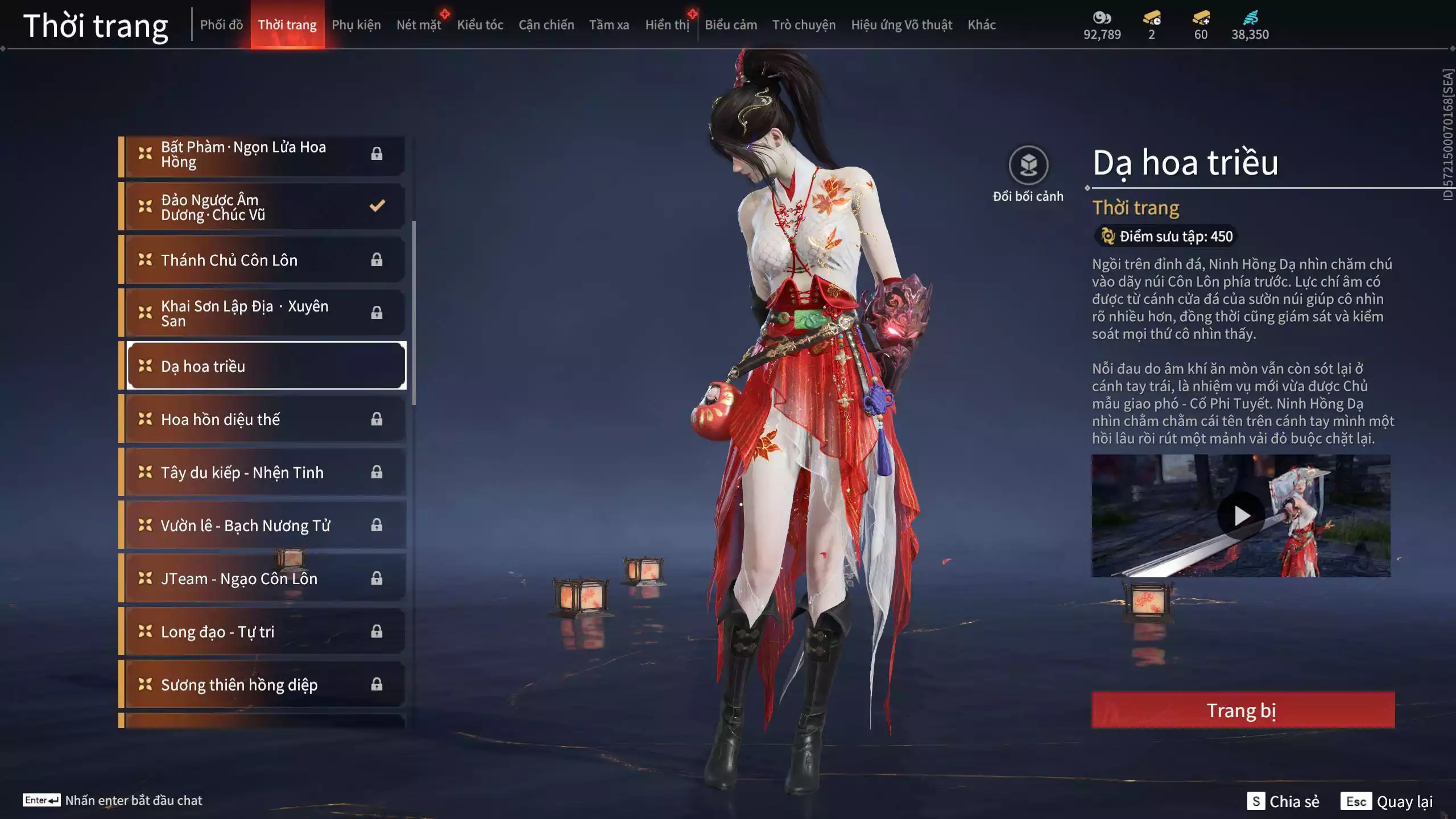This screenshot has height=819, width=1456.
Task: Select the Nét mặt tab
Action: coord(419,25)
